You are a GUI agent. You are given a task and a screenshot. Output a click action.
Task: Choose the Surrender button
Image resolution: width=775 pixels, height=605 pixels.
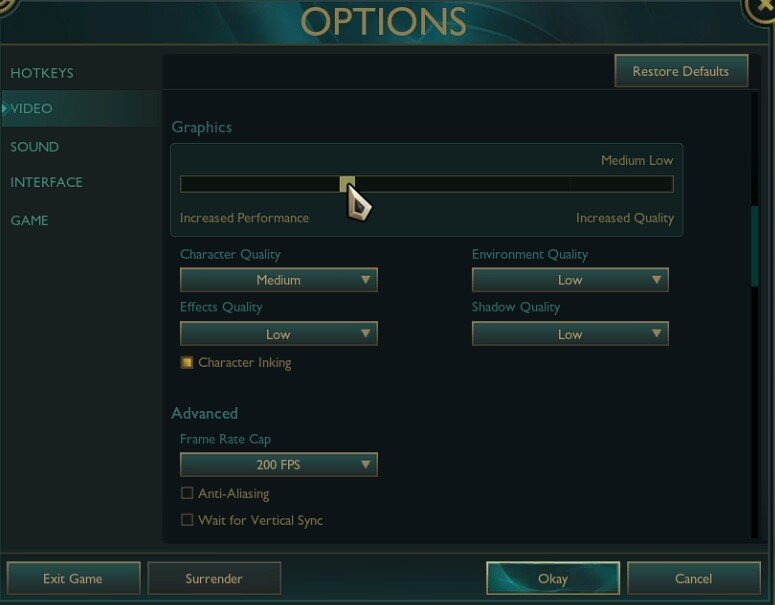pos(214,578)
